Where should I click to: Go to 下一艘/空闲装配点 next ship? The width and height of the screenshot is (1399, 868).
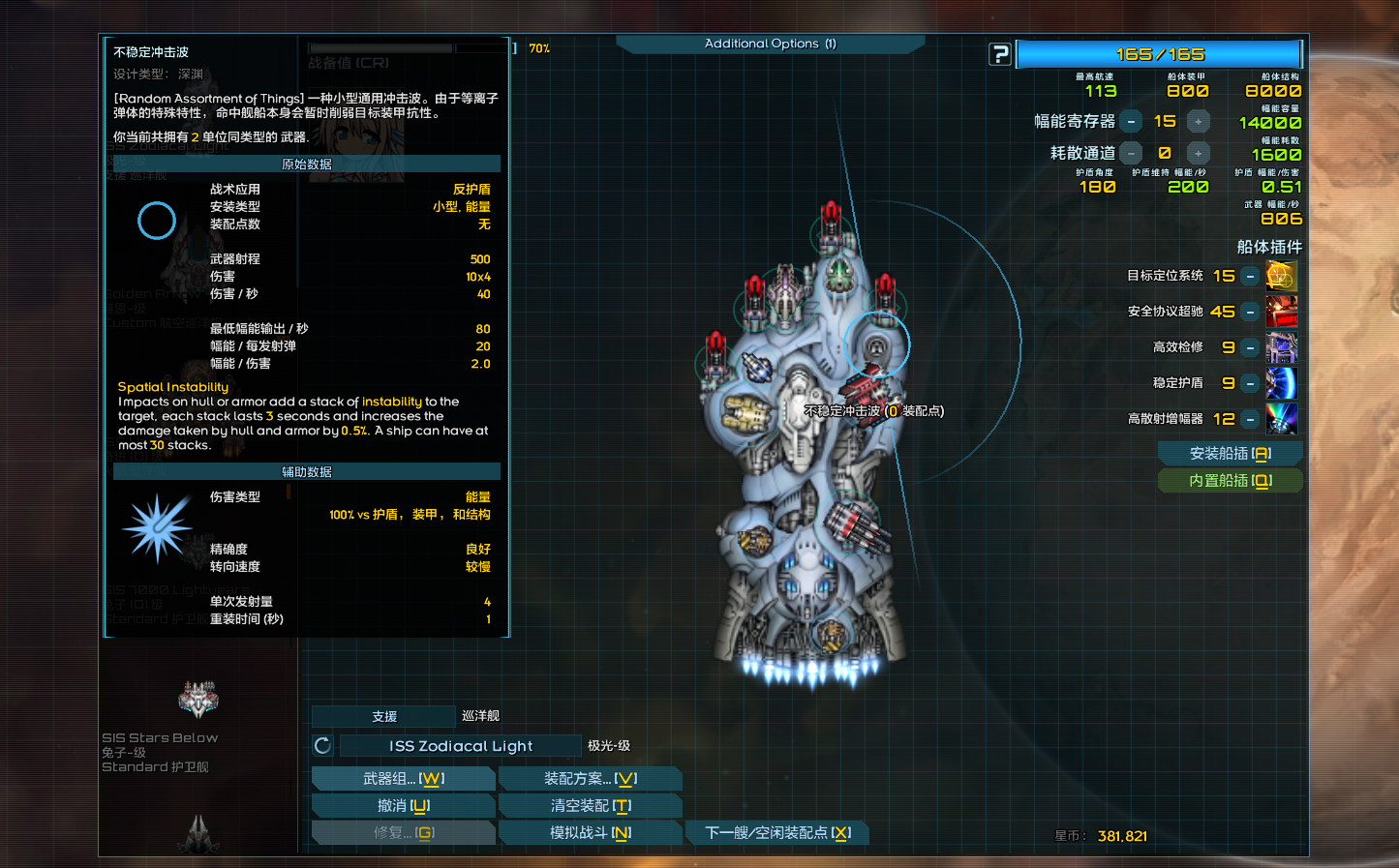pyautogui.click(x=776, y=832)
